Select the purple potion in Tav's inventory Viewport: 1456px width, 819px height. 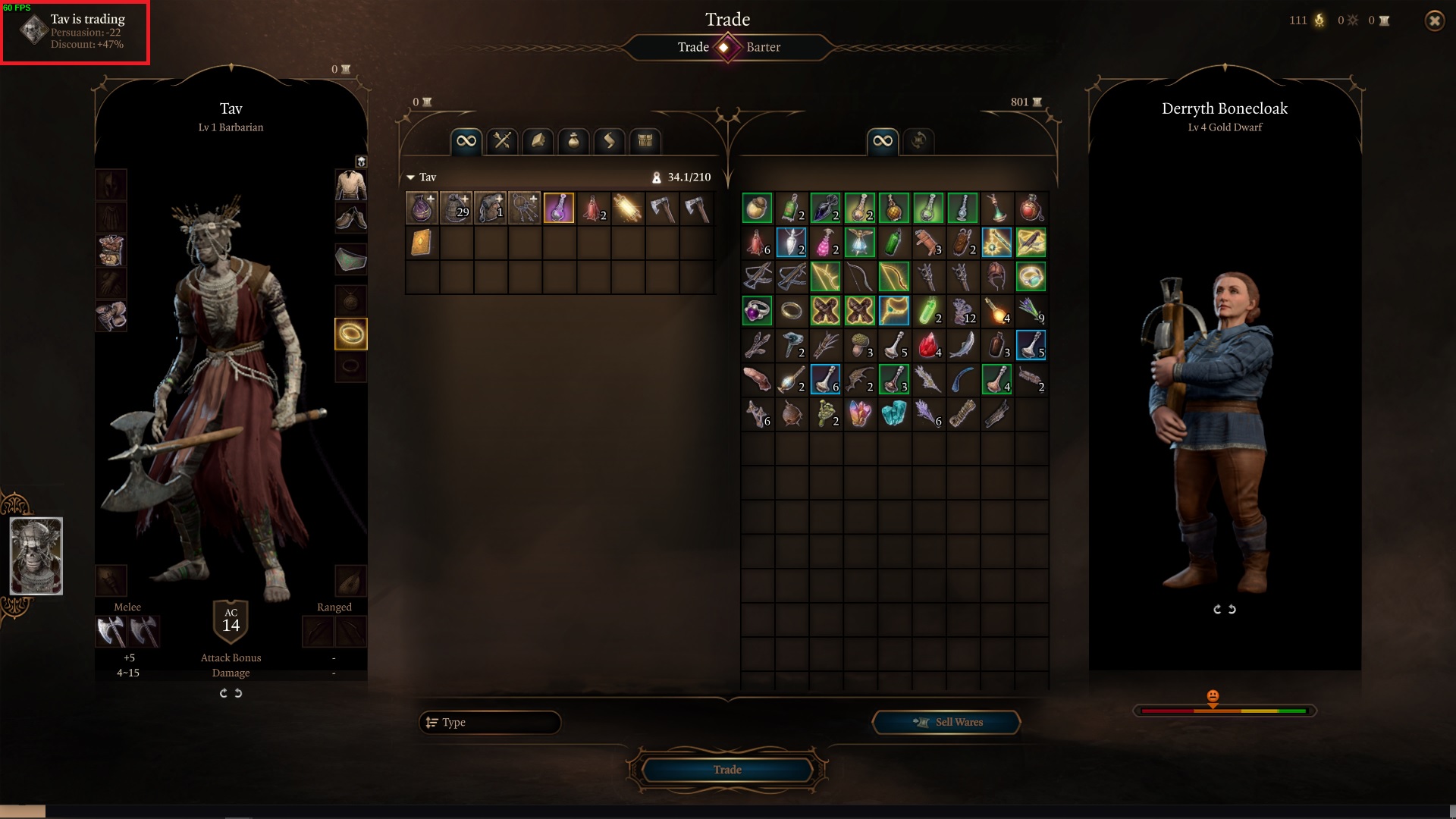559,209
